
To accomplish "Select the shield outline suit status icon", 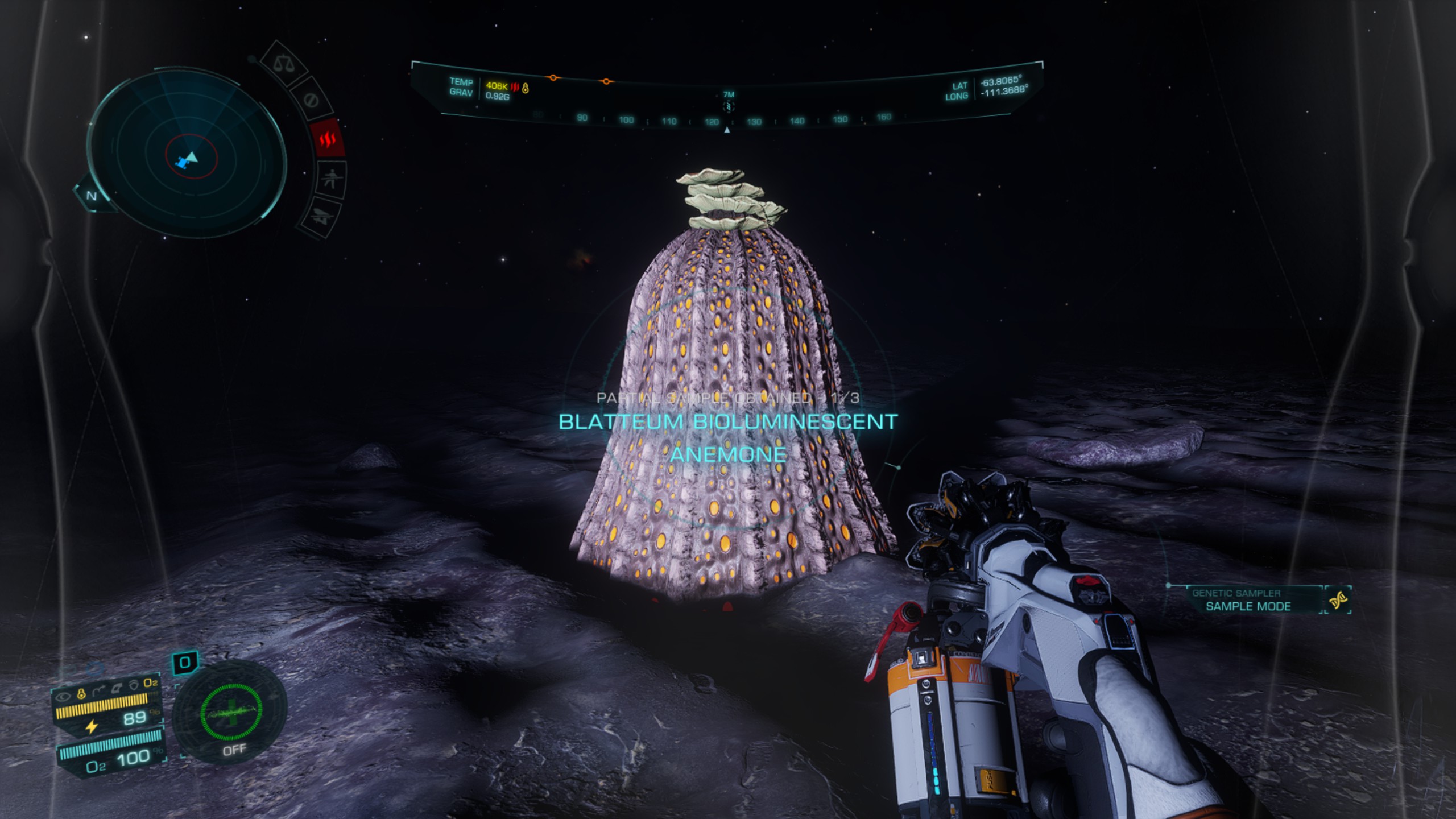I will (134, 685).
